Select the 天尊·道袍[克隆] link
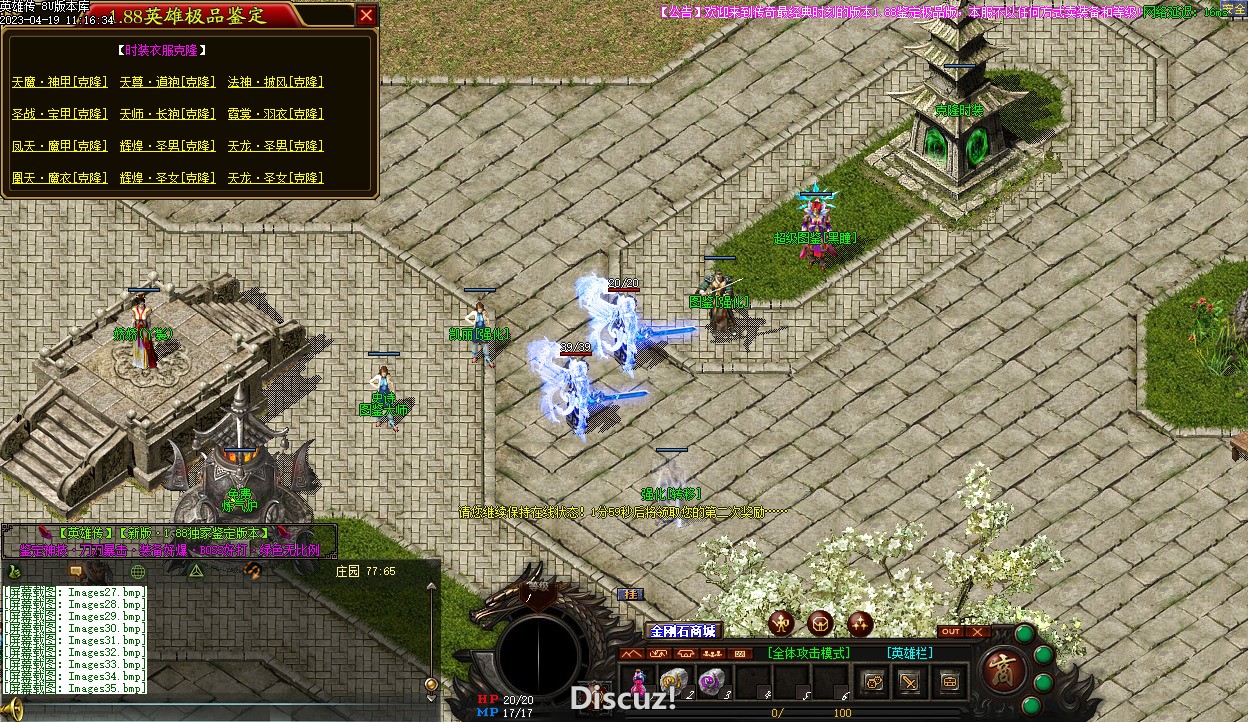Image resolution: width=1248 pixels, height=722 pixels. point(167,82)
